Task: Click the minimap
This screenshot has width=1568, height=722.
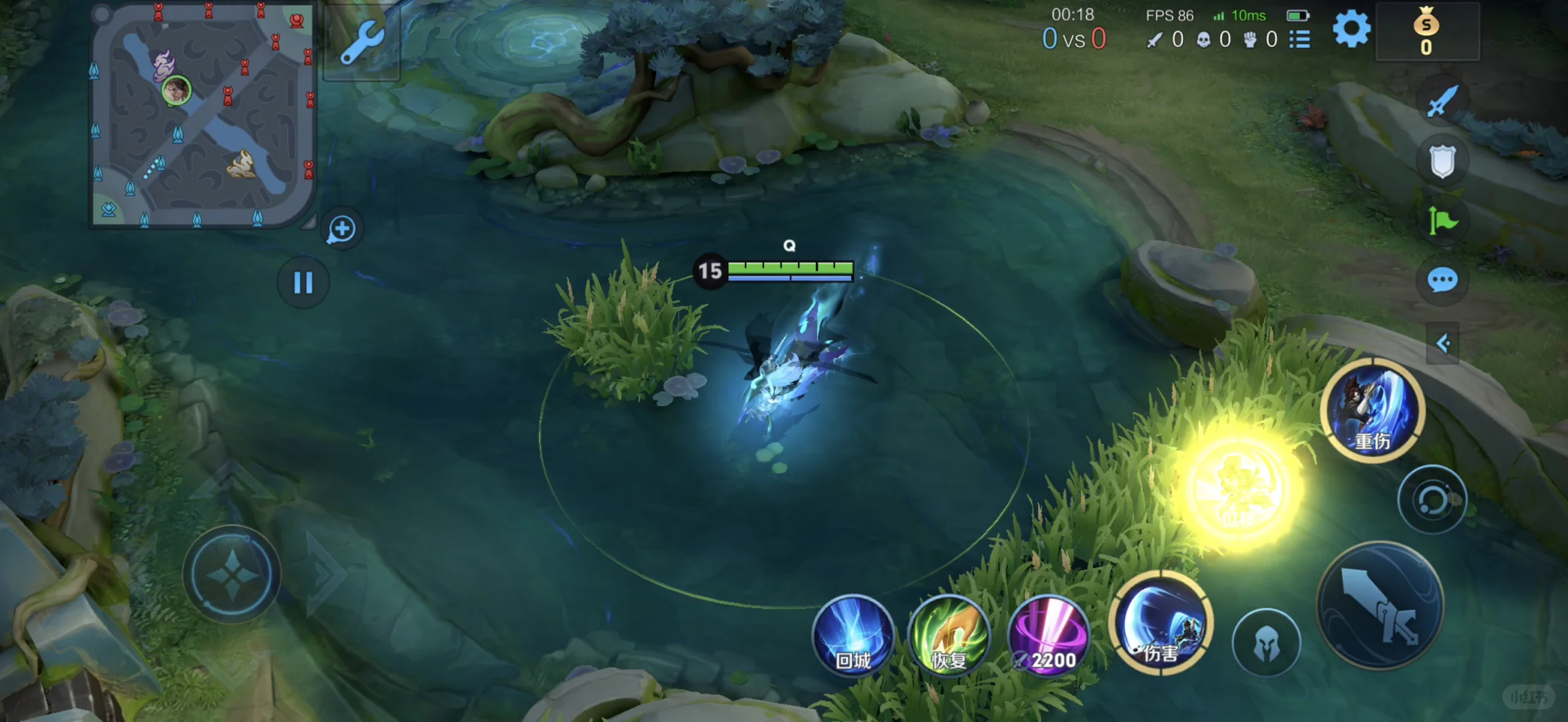Action: [x=202, y=115]
